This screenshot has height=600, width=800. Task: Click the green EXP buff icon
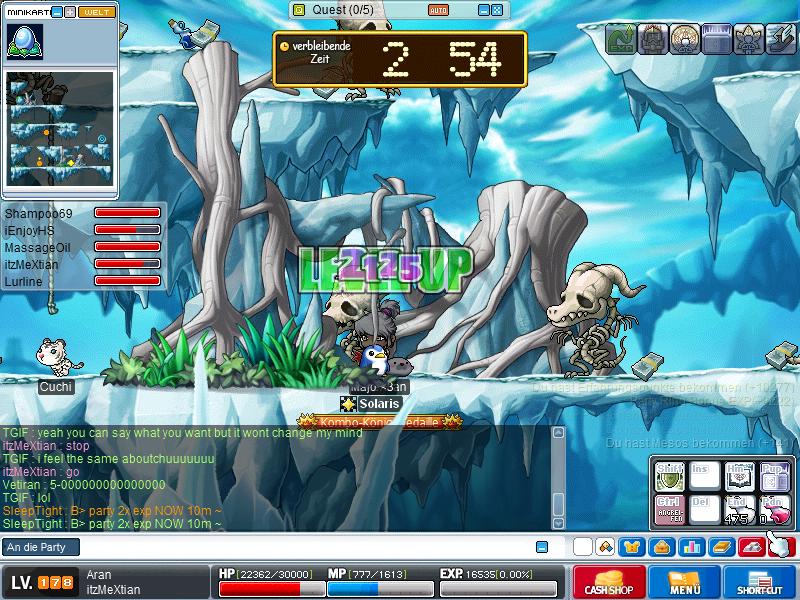click(x=622, y=38)
